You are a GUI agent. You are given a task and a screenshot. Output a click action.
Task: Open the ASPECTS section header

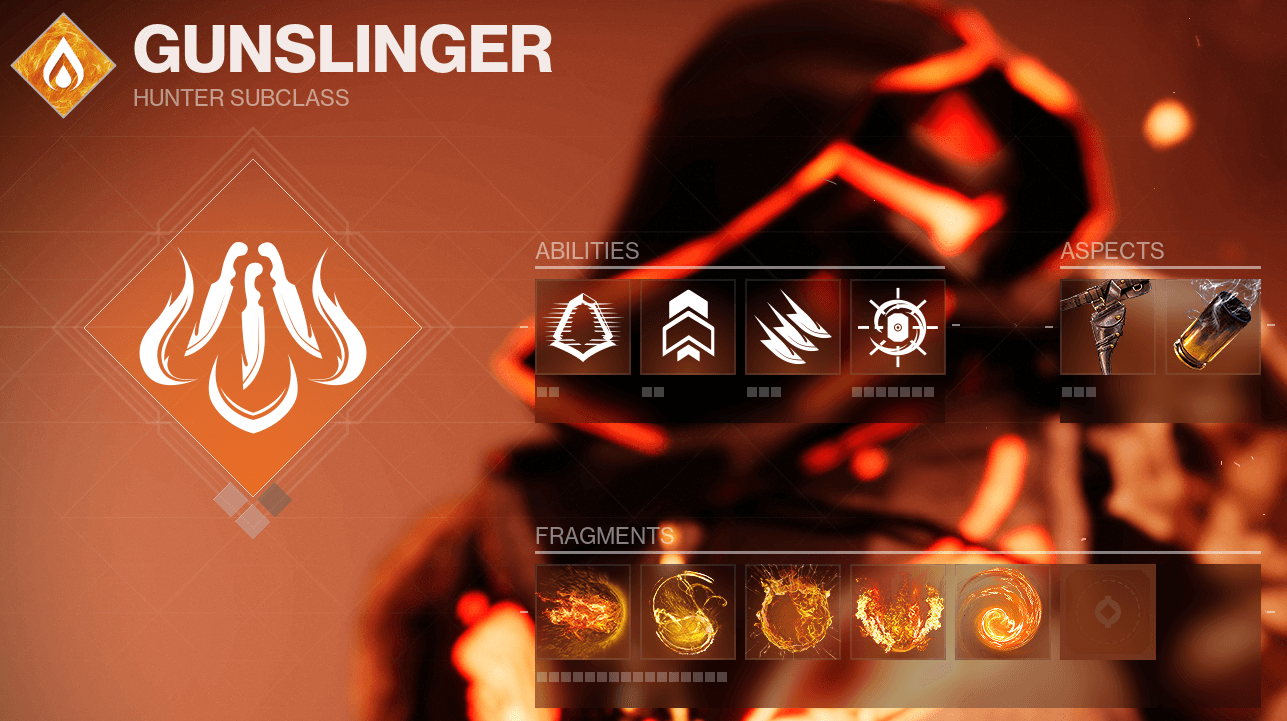click(x=1112, y=252)
